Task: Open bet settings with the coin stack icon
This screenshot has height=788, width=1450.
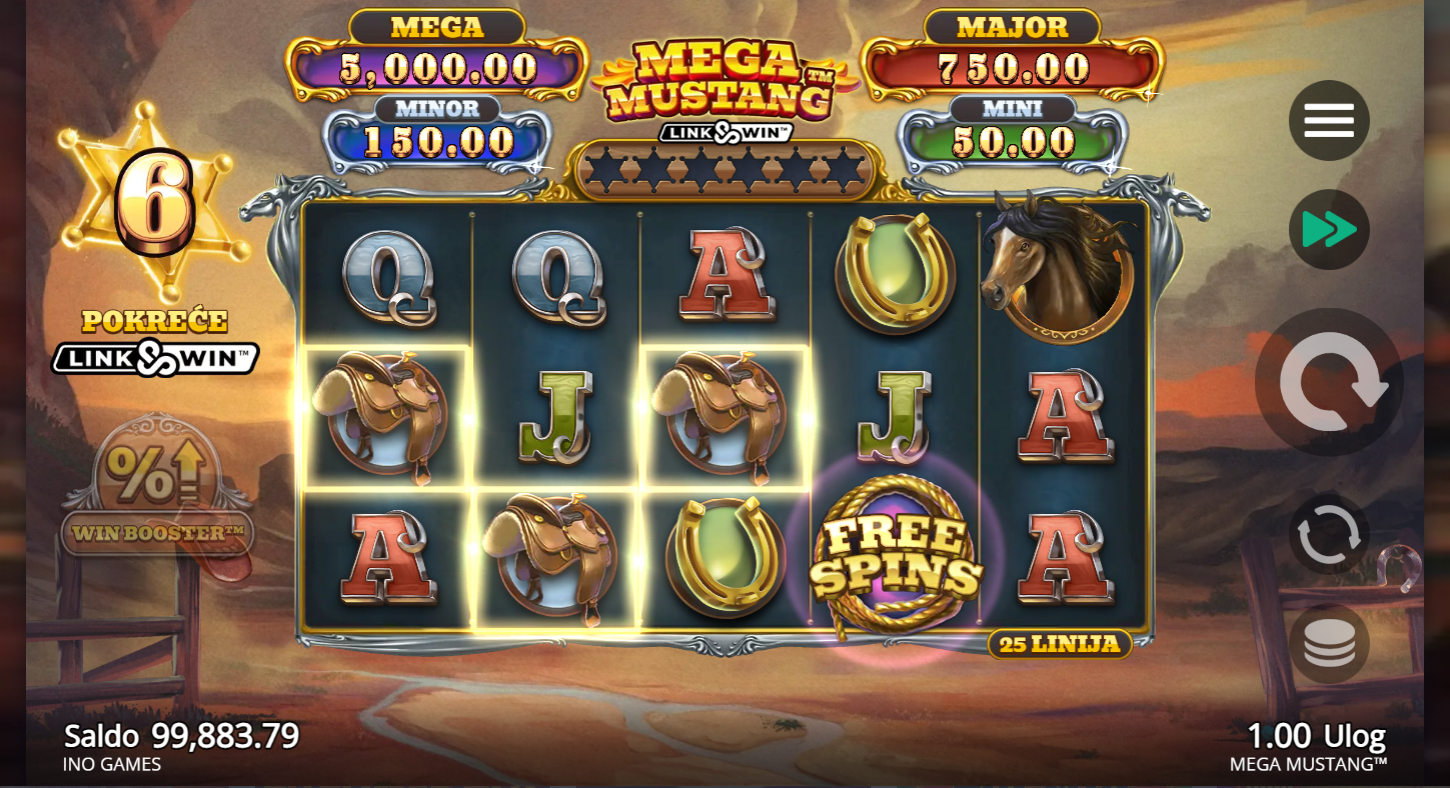Action: click(x=1328, y=643)
